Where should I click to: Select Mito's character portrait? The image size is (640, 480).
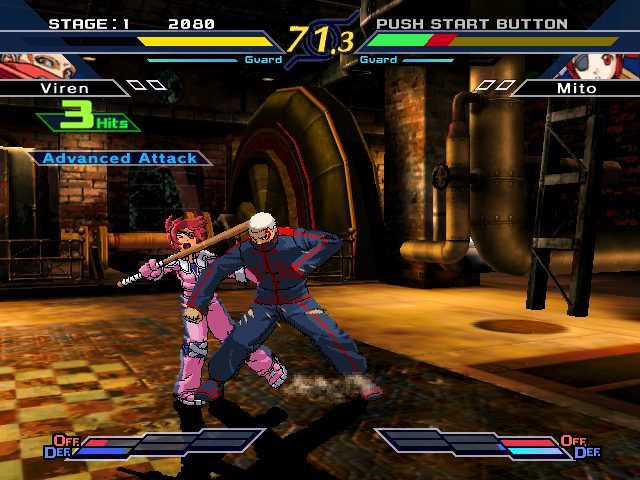click(x=601, y=64)
